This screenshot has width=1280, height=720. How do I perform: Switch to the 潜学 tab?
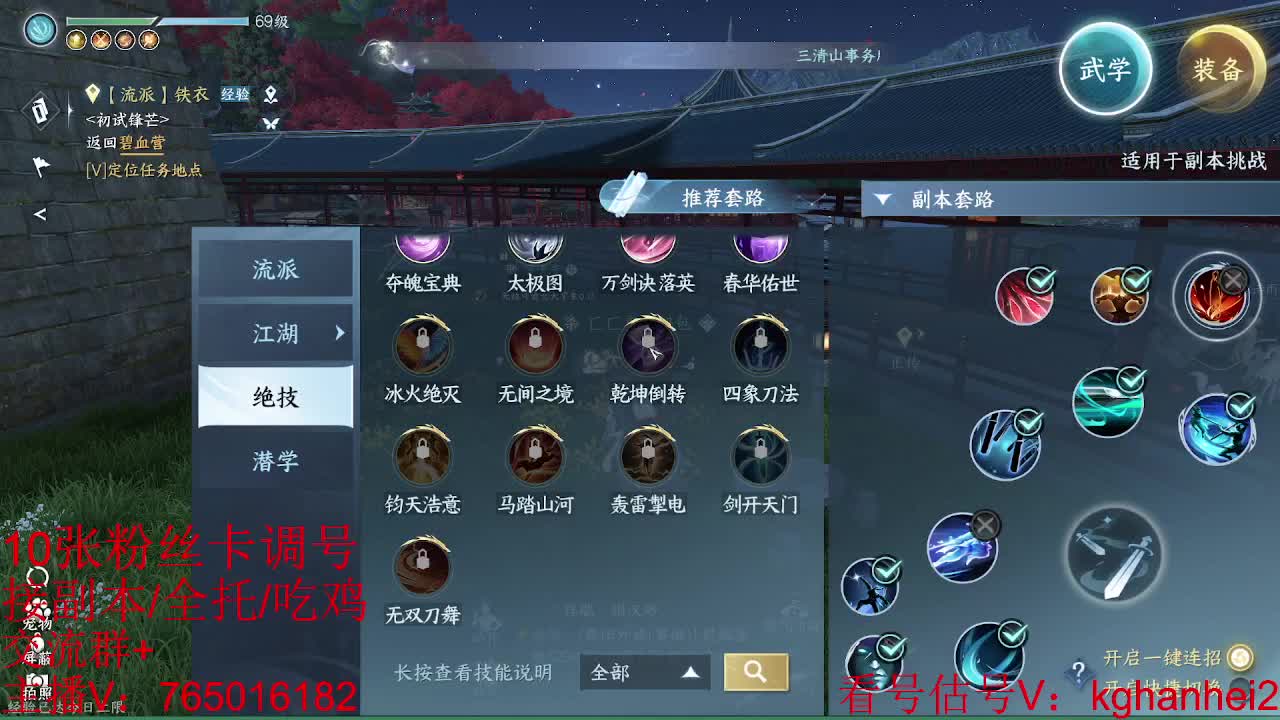click(x=276, y=461)
